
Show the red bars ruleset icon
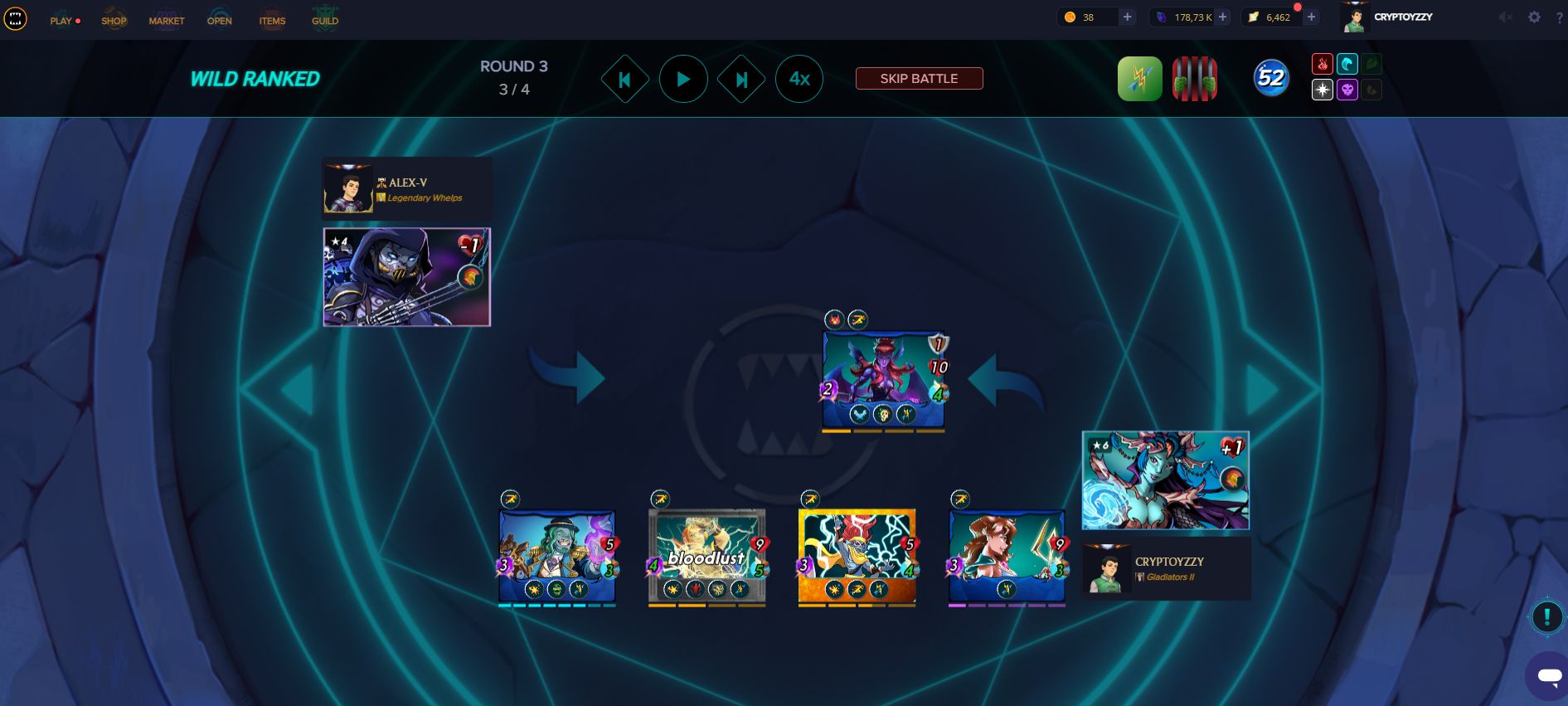(x=1195, y=79)
